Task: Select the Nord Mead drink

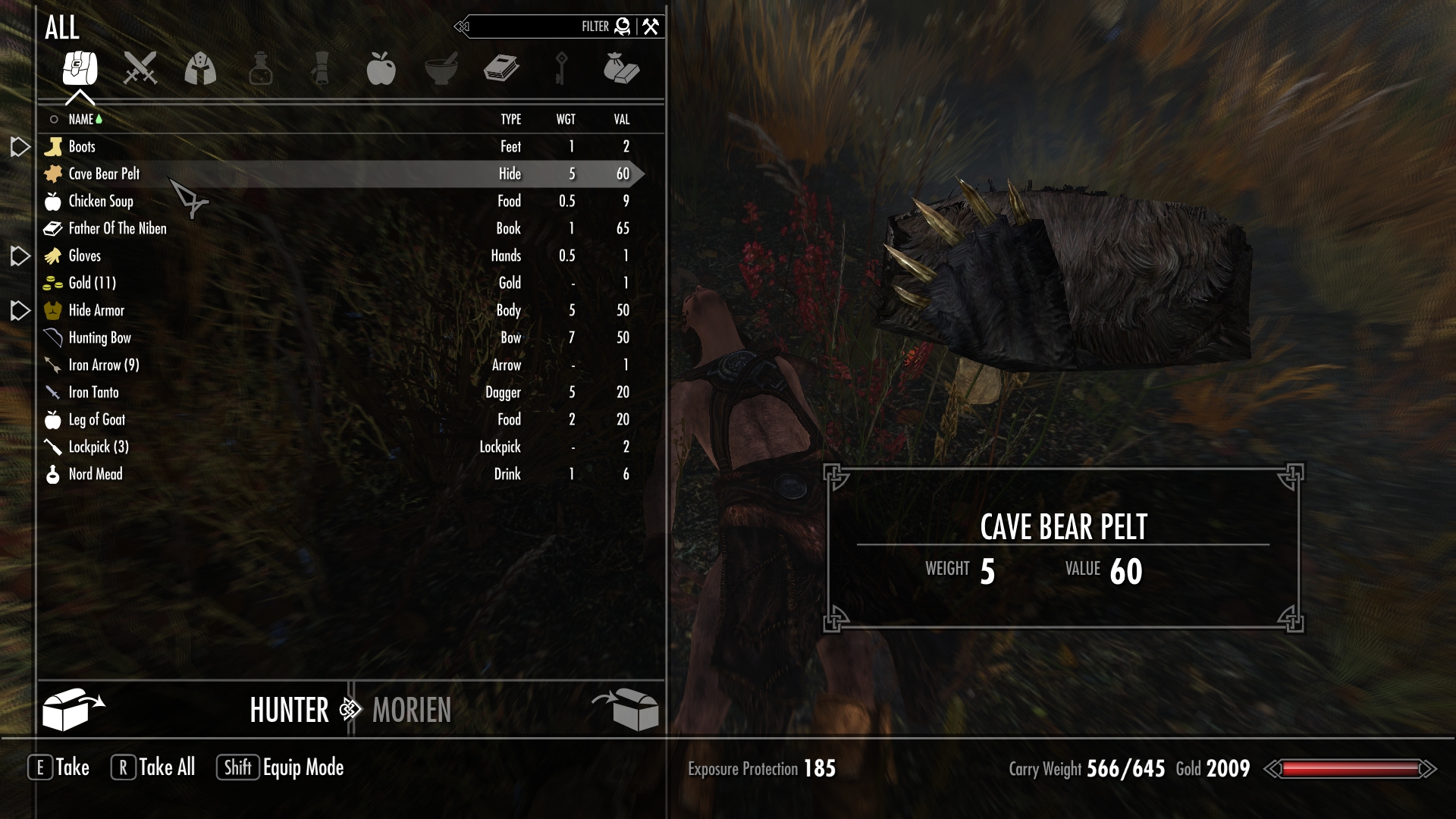Action: tap(96, 474)
